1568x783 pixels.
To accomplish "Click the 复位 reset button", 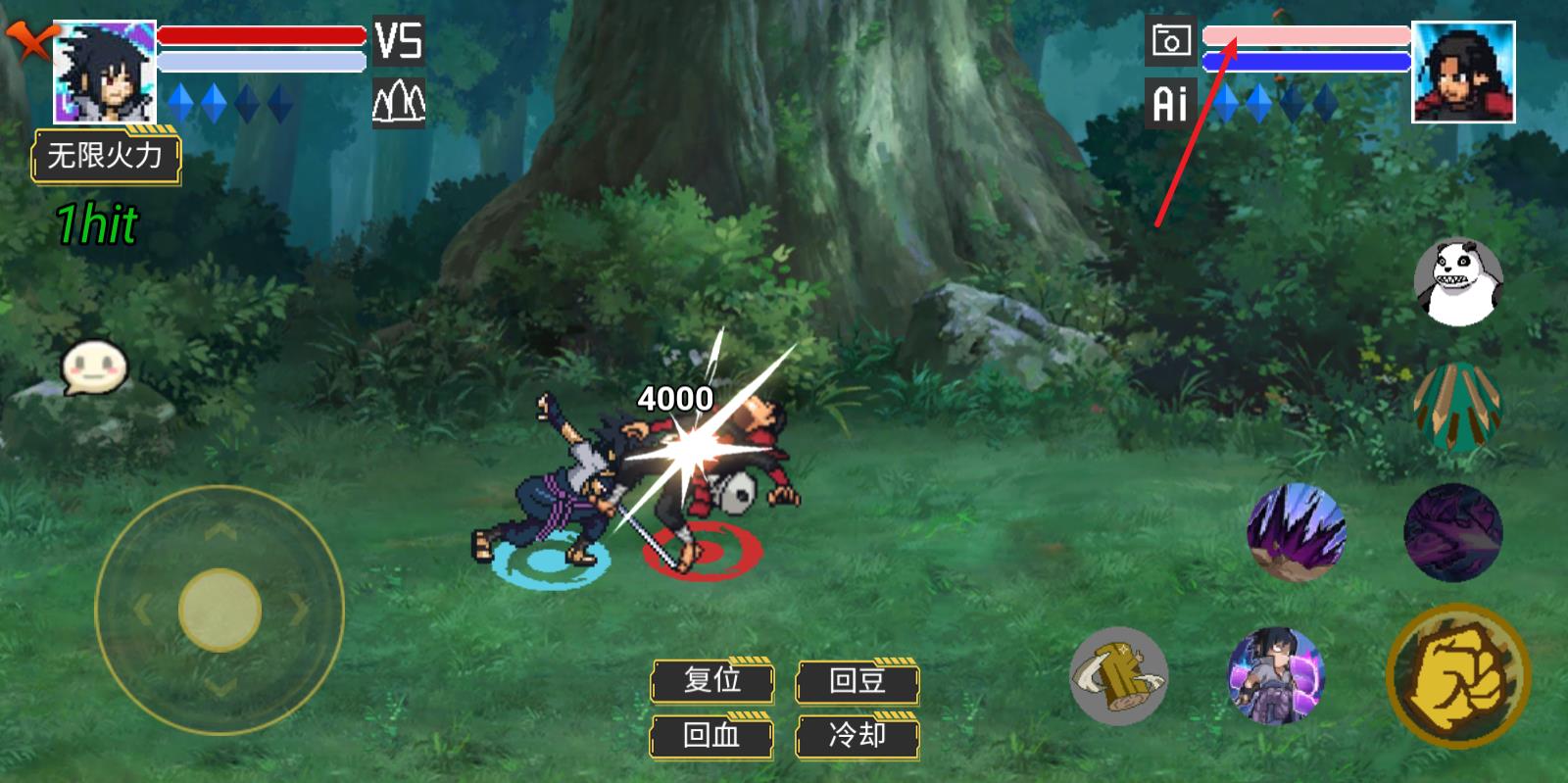I will pos(712,680).
